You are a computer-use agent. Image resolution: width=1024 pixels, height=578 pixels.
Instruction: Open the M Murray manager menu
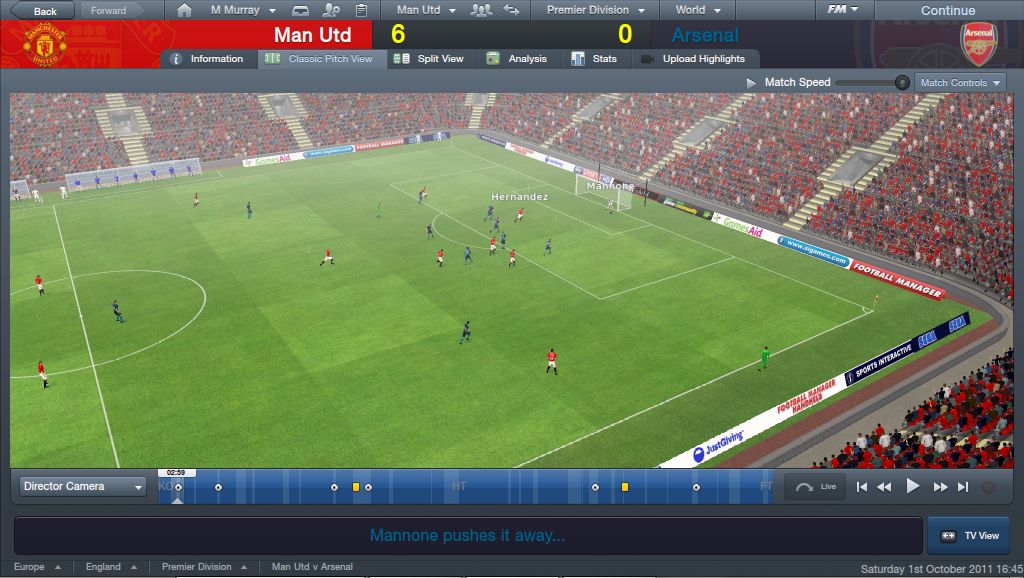(x=241, y=10)
